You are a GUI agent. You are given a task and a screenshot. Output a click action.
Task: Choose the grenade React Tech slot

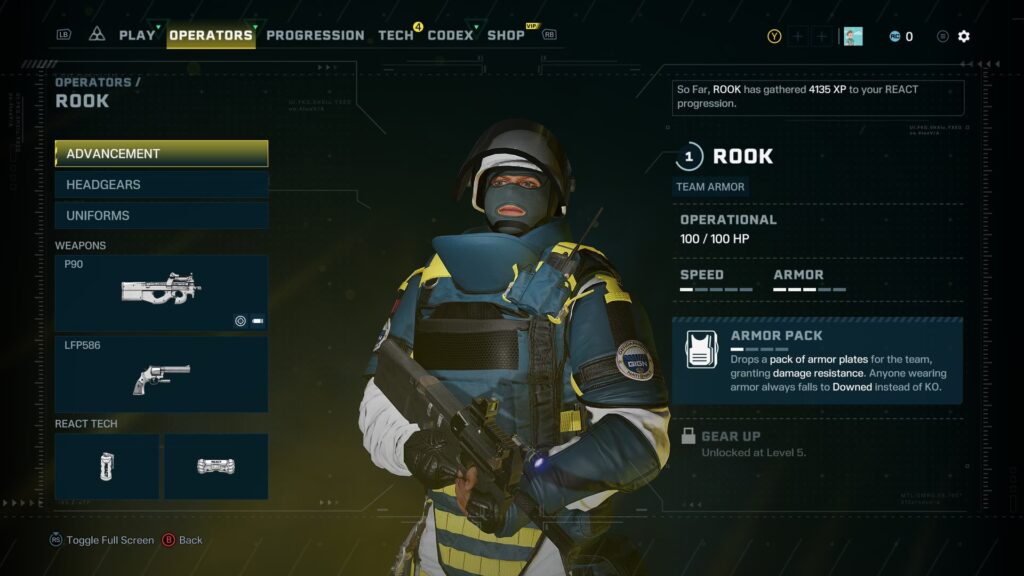click(x=107, y=466)
